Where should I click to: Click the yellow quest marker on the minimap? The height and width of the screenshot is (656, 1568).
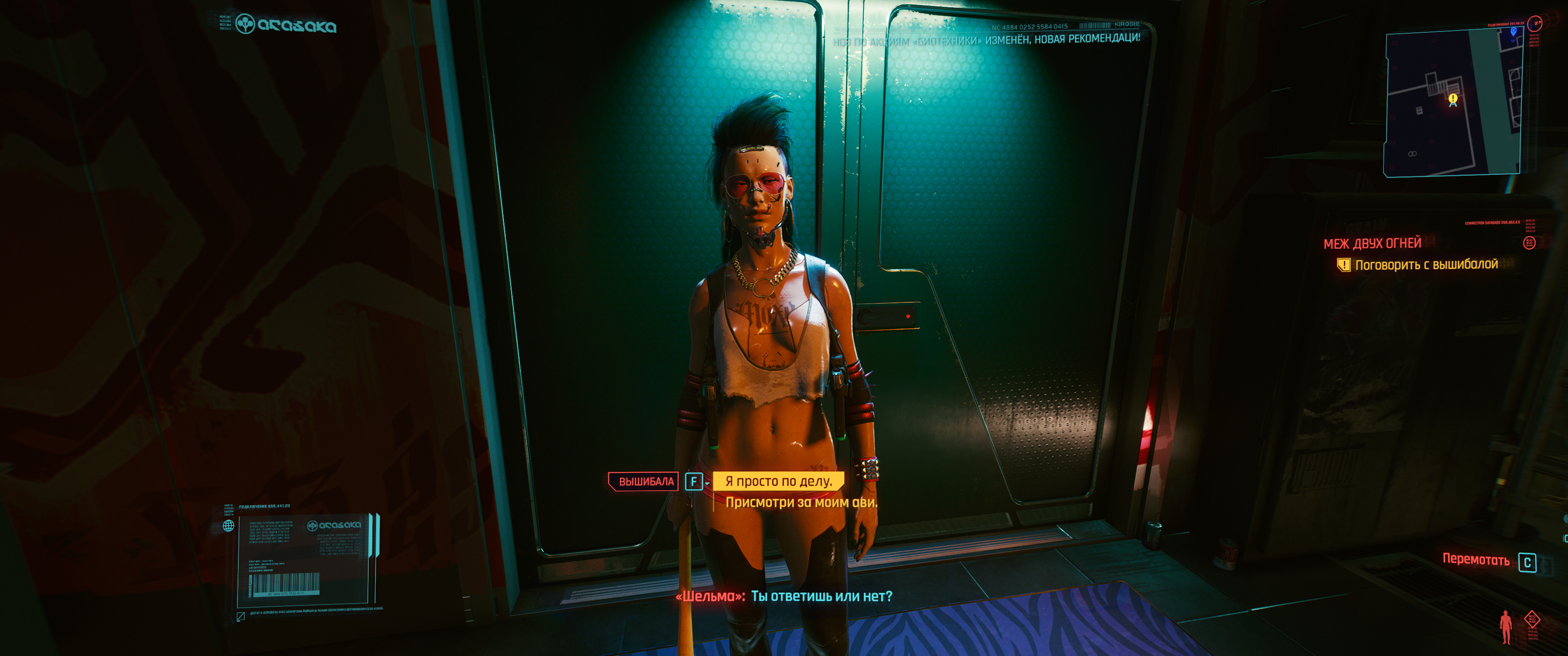tap(1453, 98)
